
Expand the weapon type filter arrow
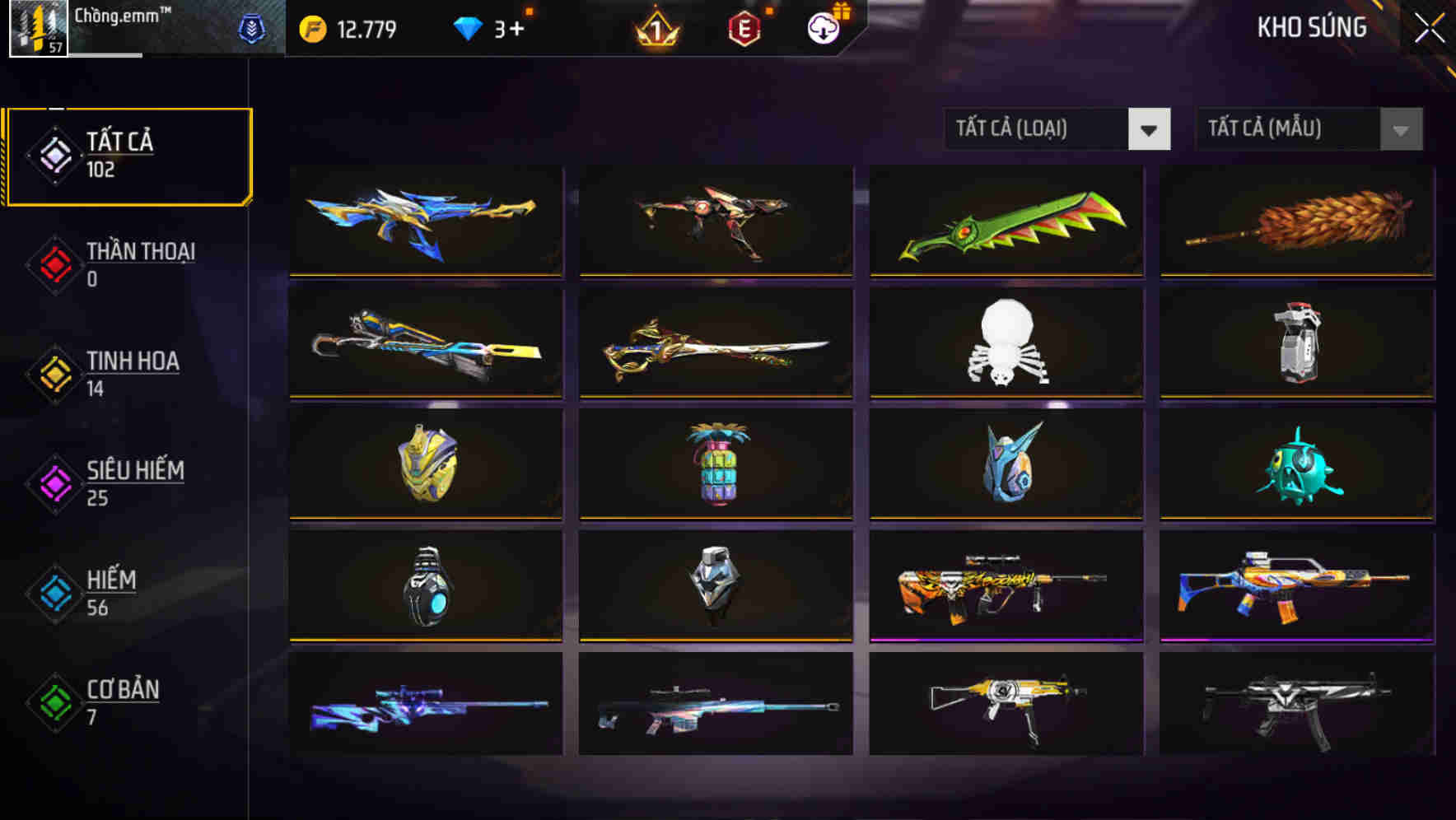1150,129
